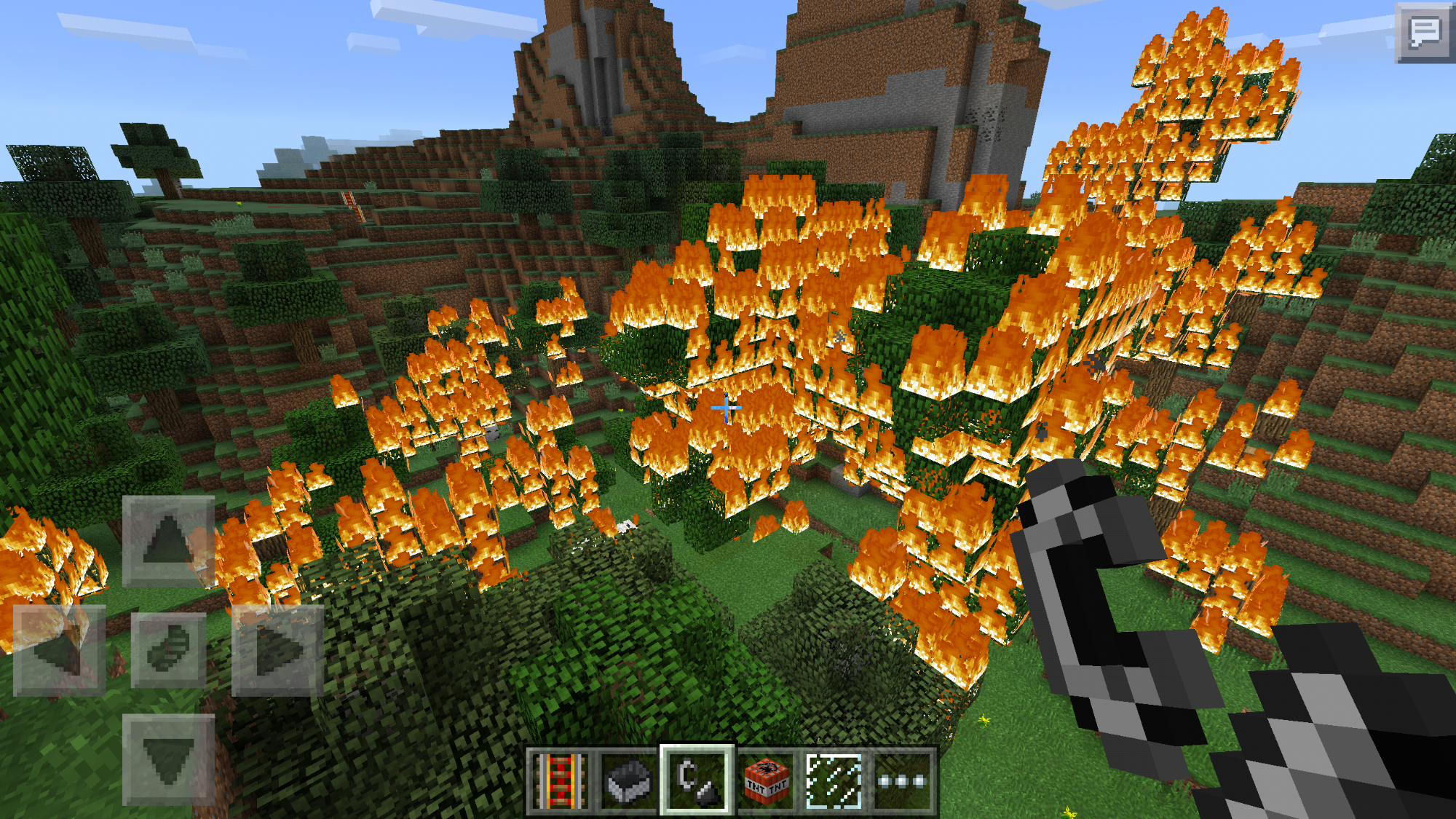1456x819 pixels.
Task: Tap the center D-pad button
Action: 168,650
